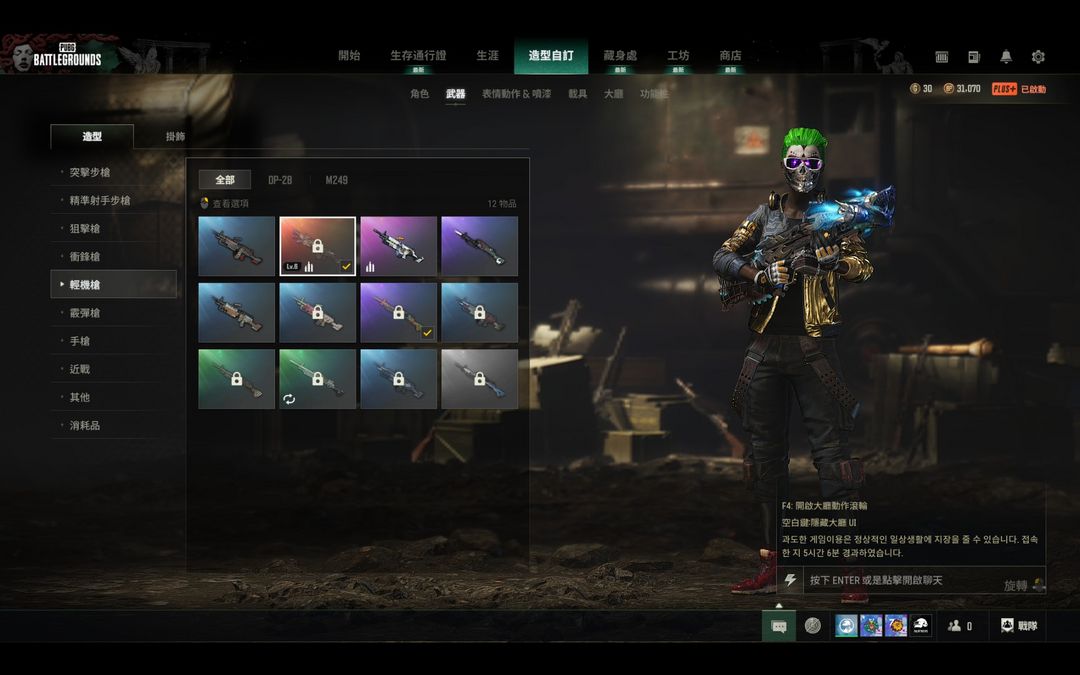This screenshot has height=675, width=1080.
Task: Choose the 突擊步槍 (Assault Rifle) category
Action: click(90, 173)
